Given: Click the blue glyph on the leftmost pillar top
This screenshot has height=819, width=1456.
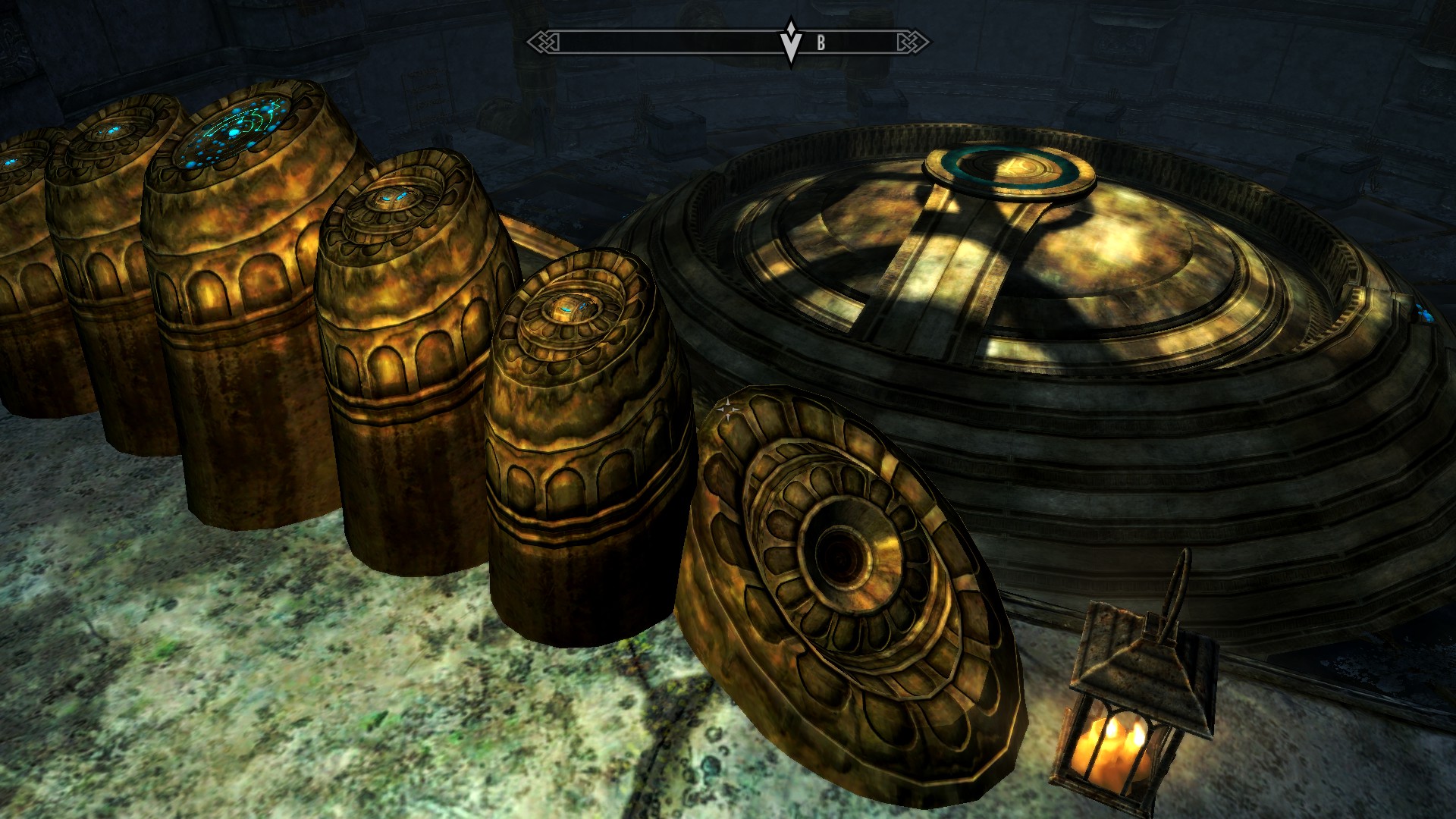Looking at the screenshot, I should (11, 162).
